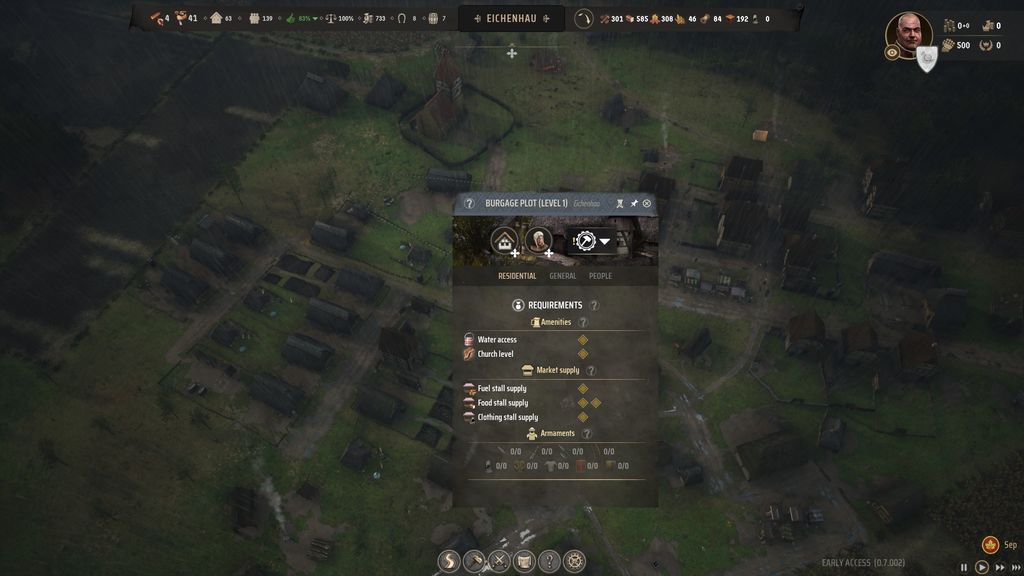The image size is (1024, 576).
Task: Open the construction hammer menu
Action: coord(475,562)
